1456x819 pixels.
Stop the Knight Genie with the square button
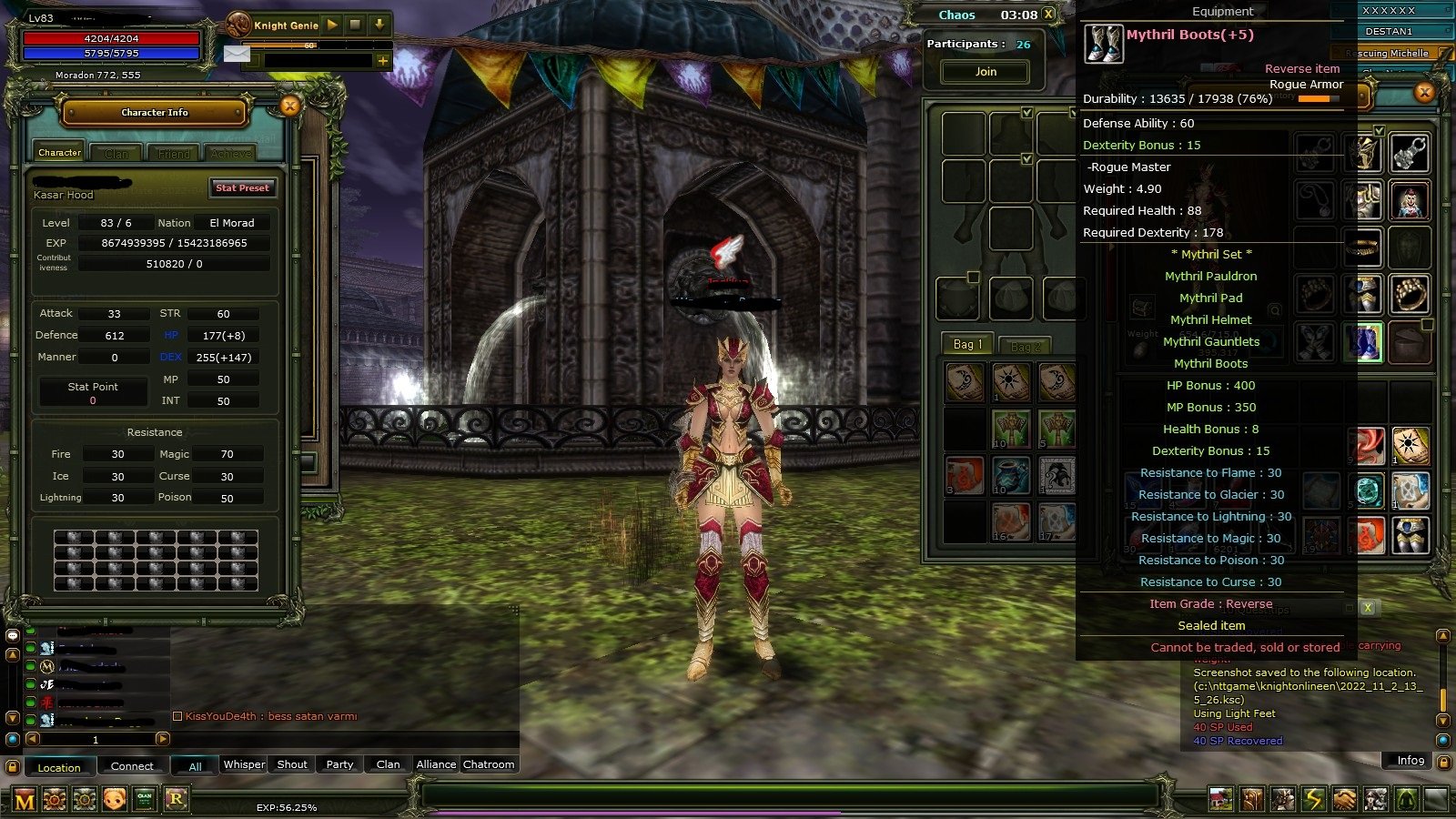coord(354,25)
